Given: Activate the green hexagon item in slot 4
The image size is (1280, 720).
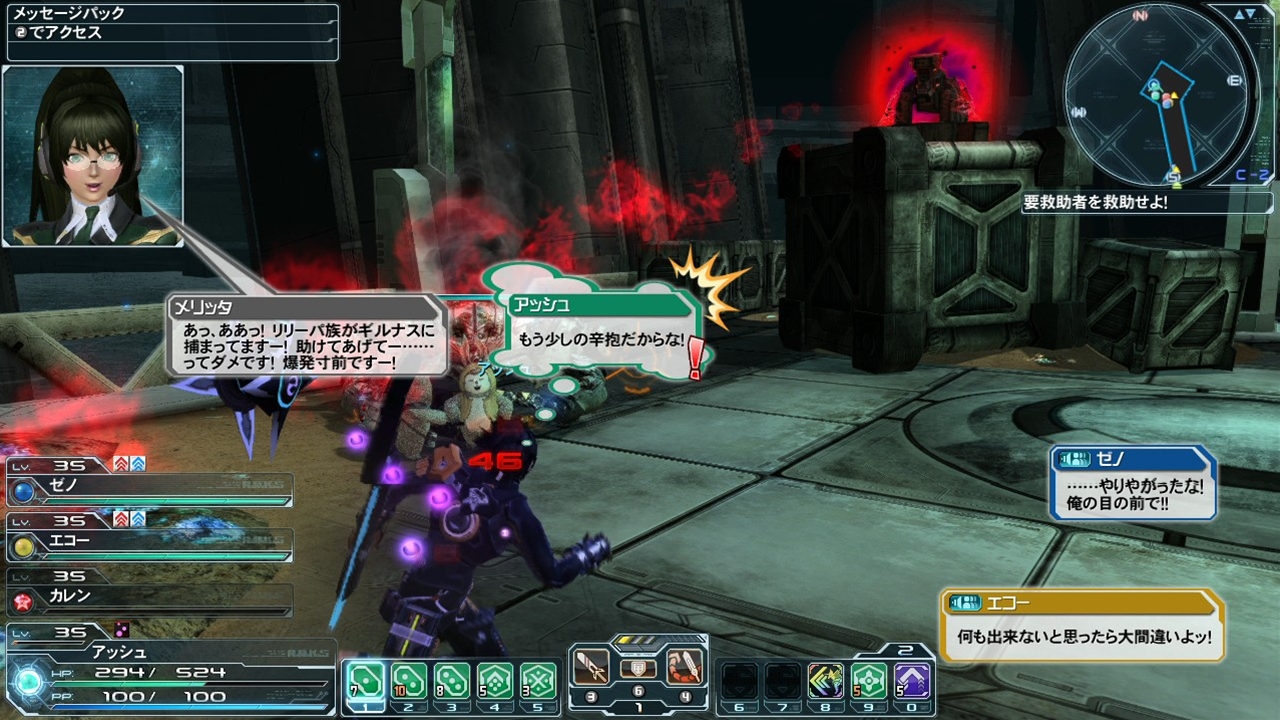Looking at the screenshot, I should click(495, 681).
